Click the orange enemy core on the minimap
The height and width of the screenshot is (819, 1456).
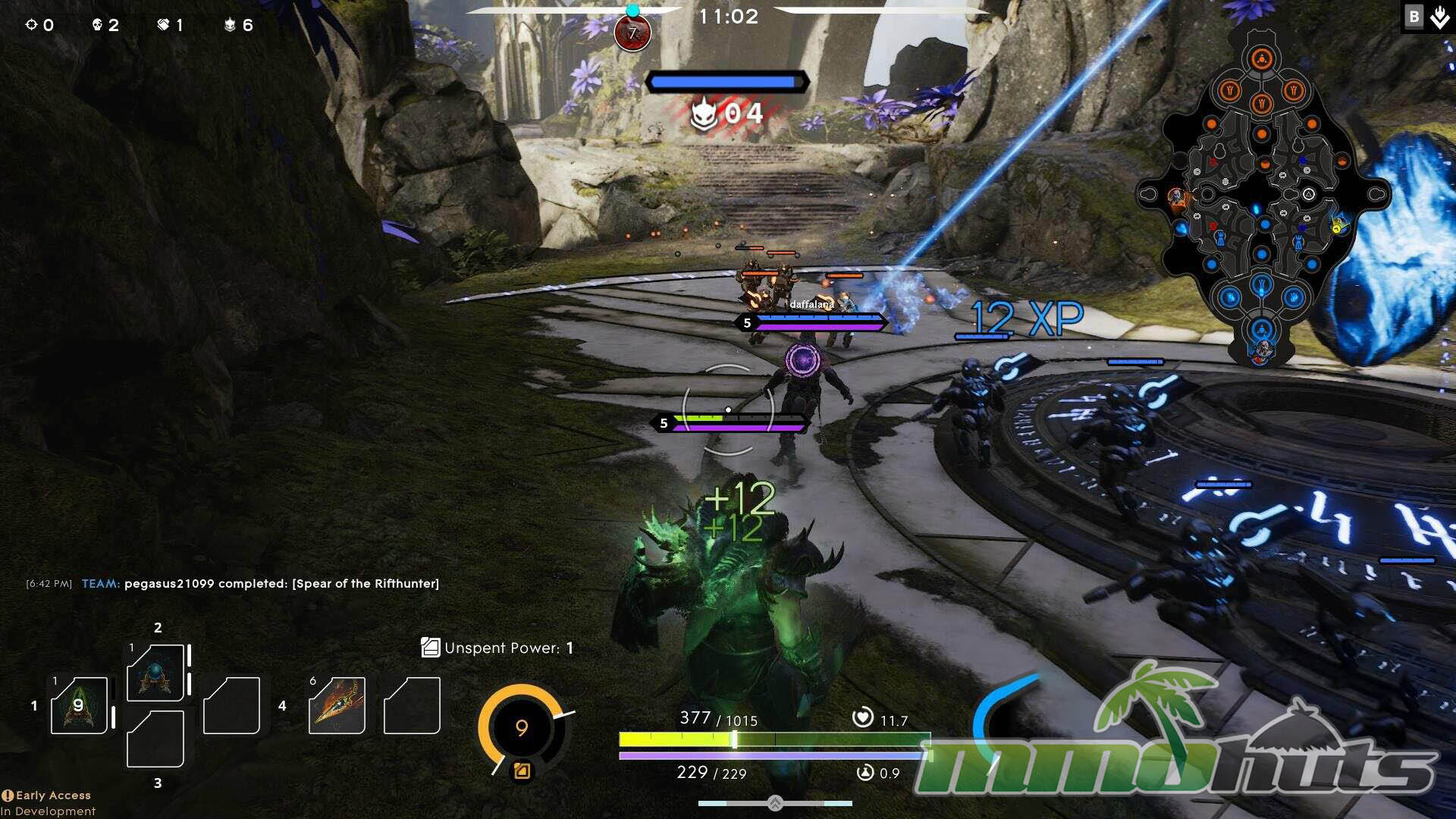pos(1261,59)
